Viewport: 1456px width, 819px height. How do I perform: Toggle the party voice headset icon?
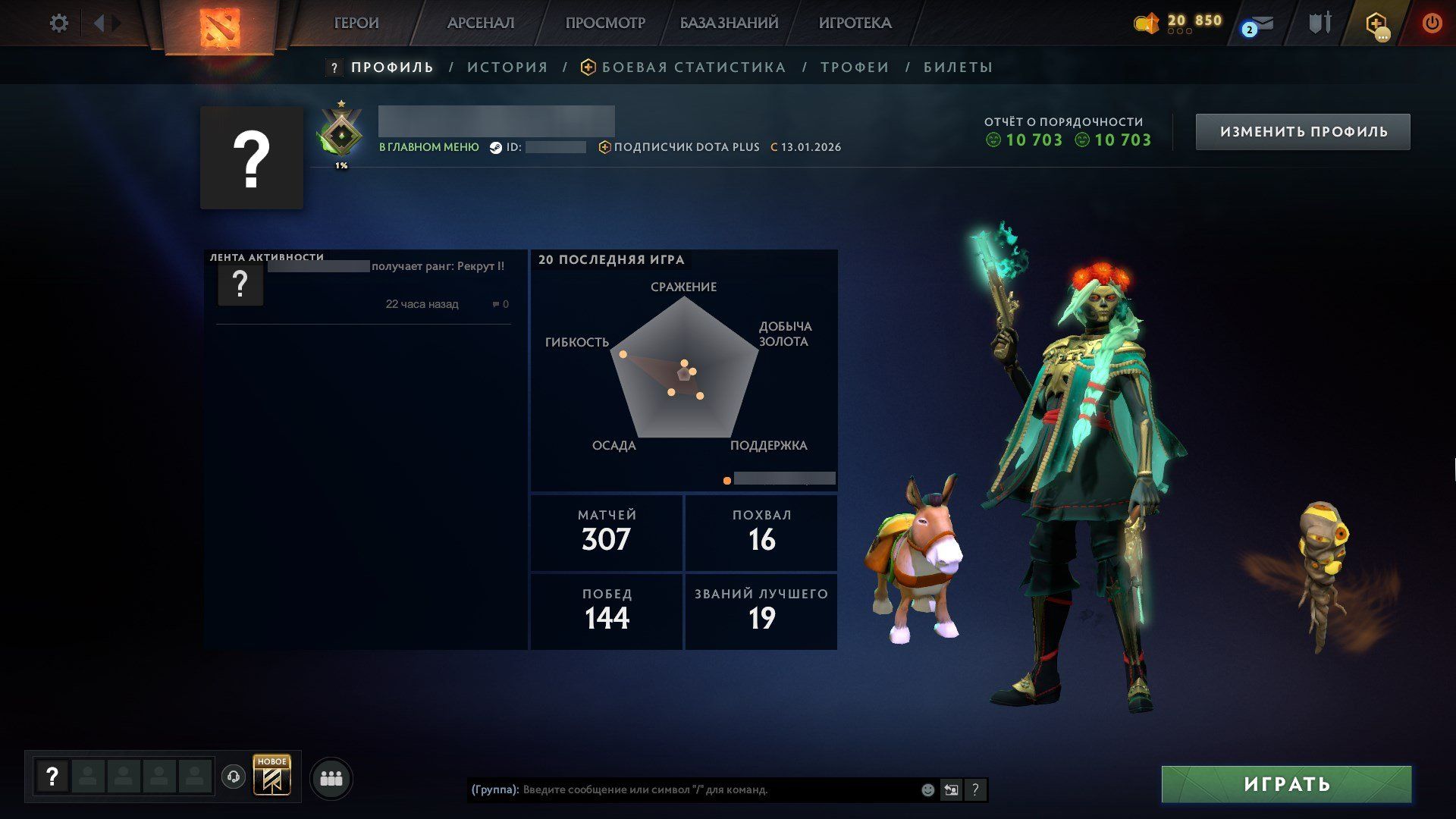point(234,777)
